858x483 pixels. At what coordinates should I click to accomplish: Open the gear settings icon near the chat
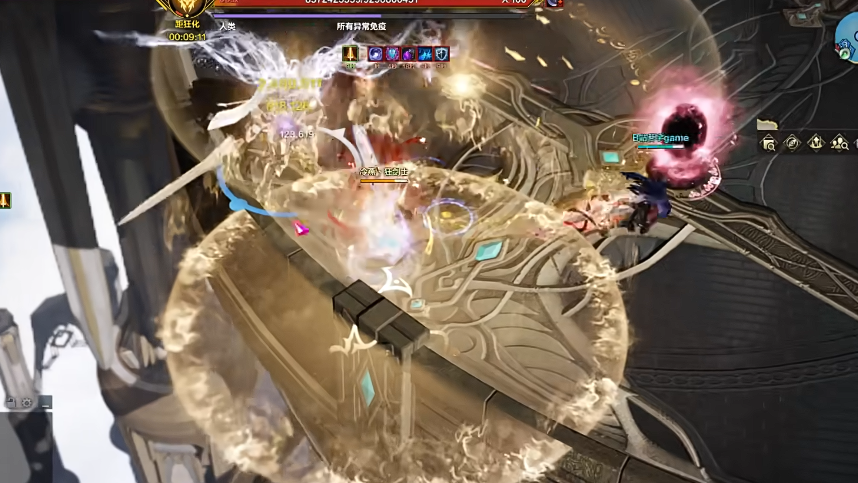(28, 403)
